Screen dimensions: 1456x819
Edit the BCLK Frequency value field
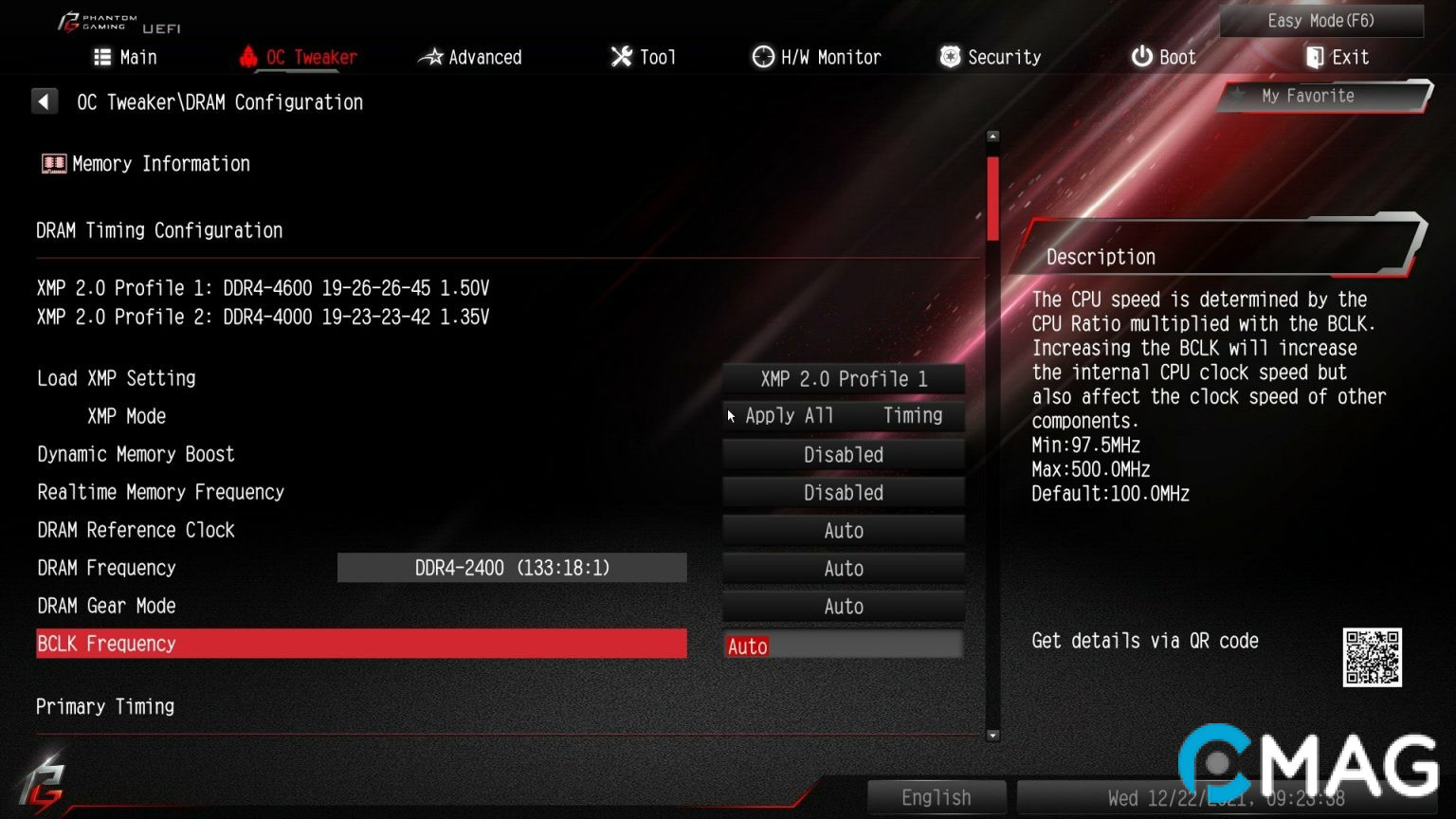pos(844,646)
